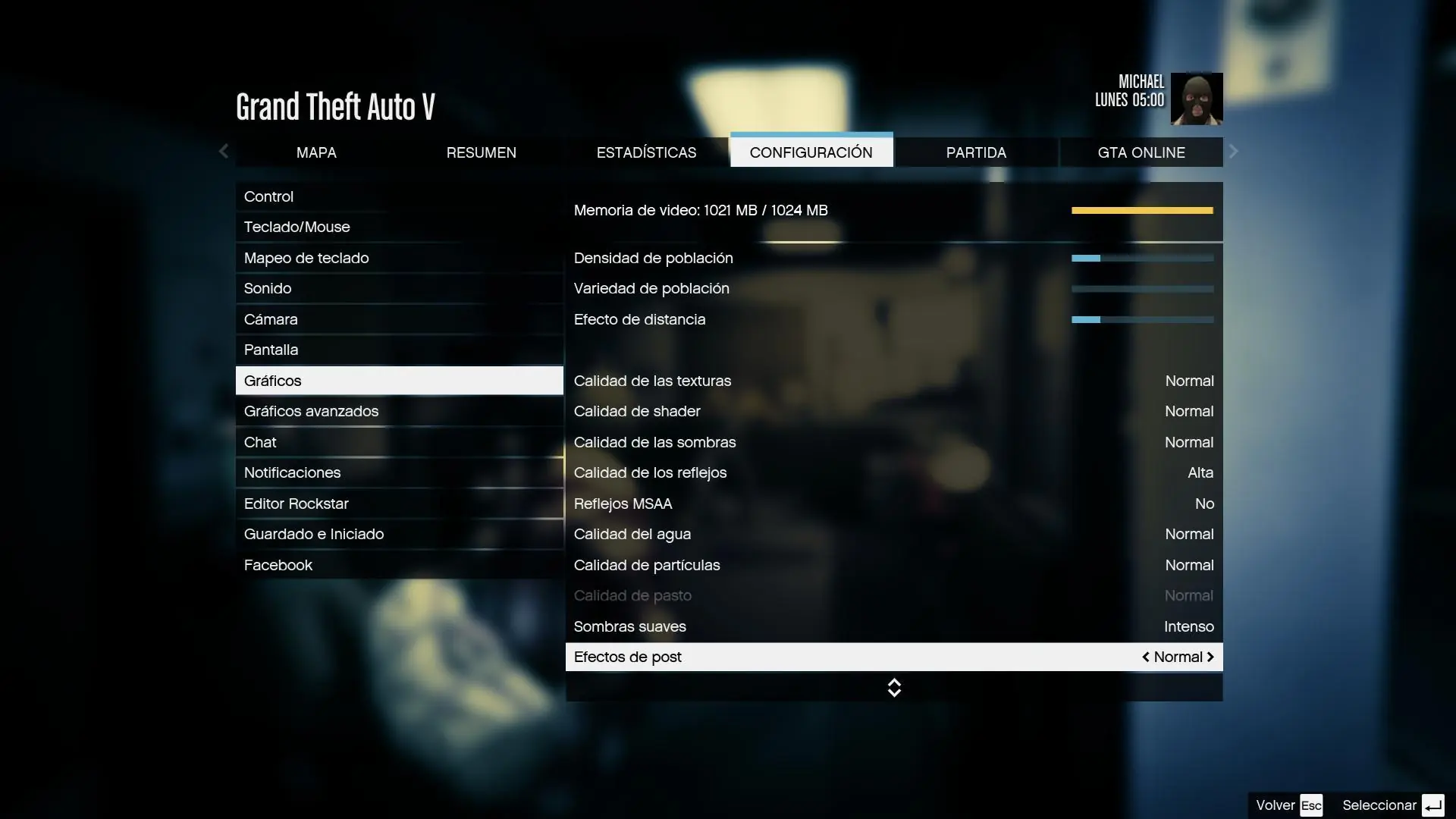Viewport: 1456px width, 819px height.
Task: Click the right chevron beside GTA ONLINE tab
Action: pyautogui.click(x=1234, y=152)
